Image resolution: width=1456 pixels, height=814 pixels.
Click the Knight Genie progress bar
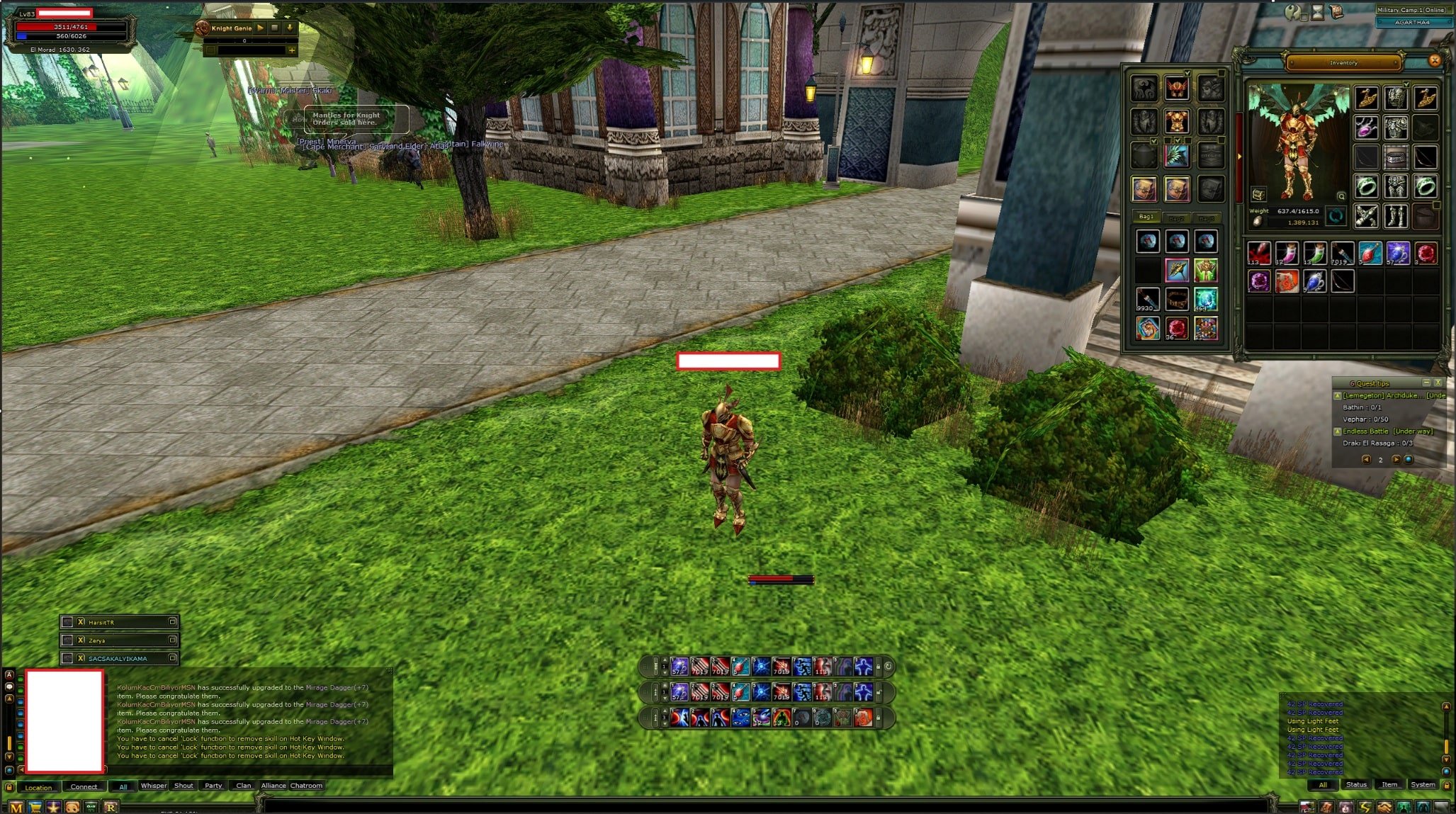pyautogui.click(x=244, y=41)
